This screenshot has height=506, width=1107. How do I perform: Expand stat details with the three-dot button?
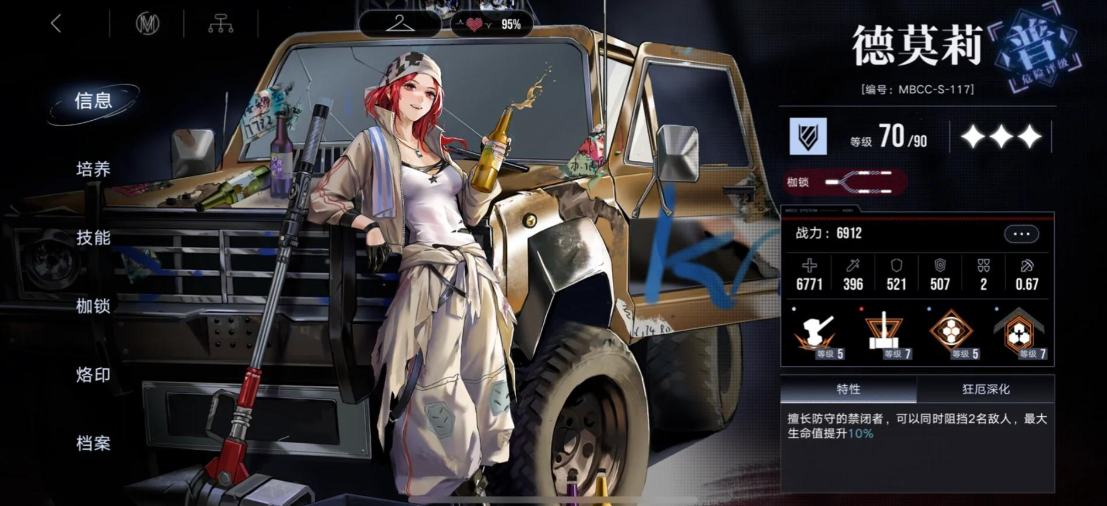1021,234
